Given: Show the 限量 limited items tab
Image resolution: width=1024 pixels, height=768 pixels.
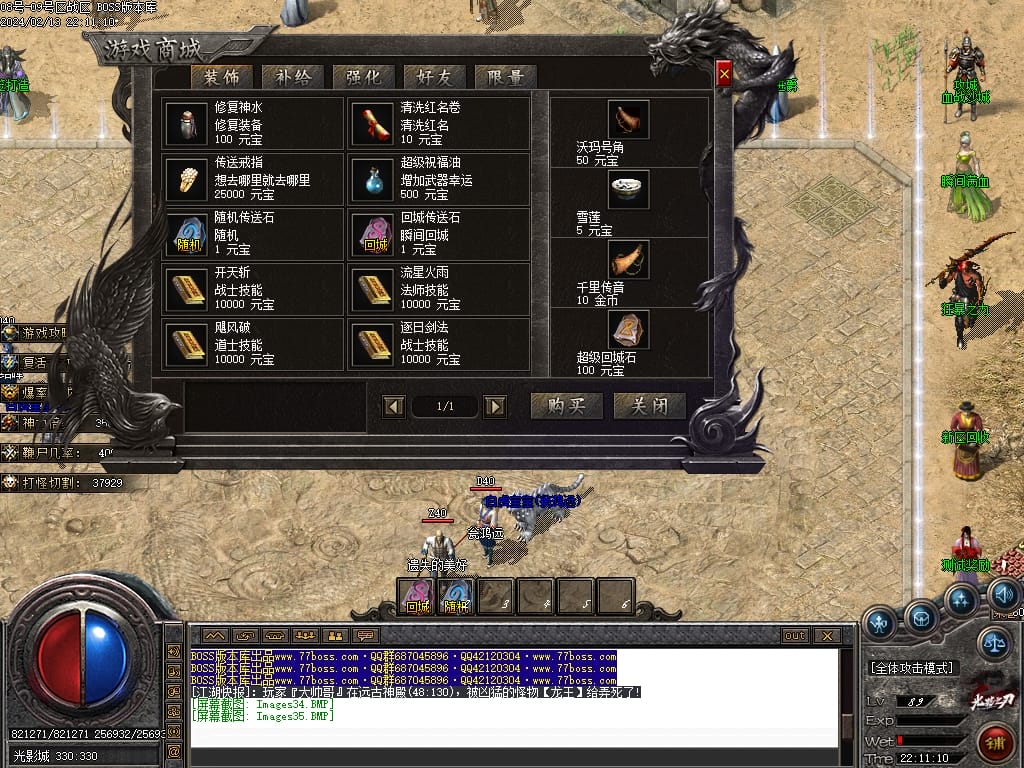Looking at the screenshot, I should click(505, 77).
